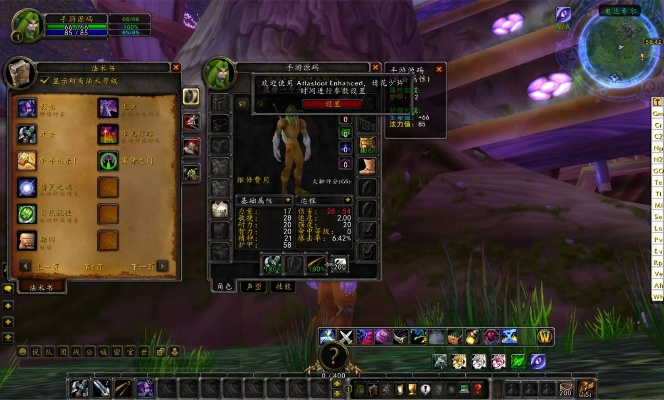
Task: Close the character sheet window
Action: click(x=374, y=67)
